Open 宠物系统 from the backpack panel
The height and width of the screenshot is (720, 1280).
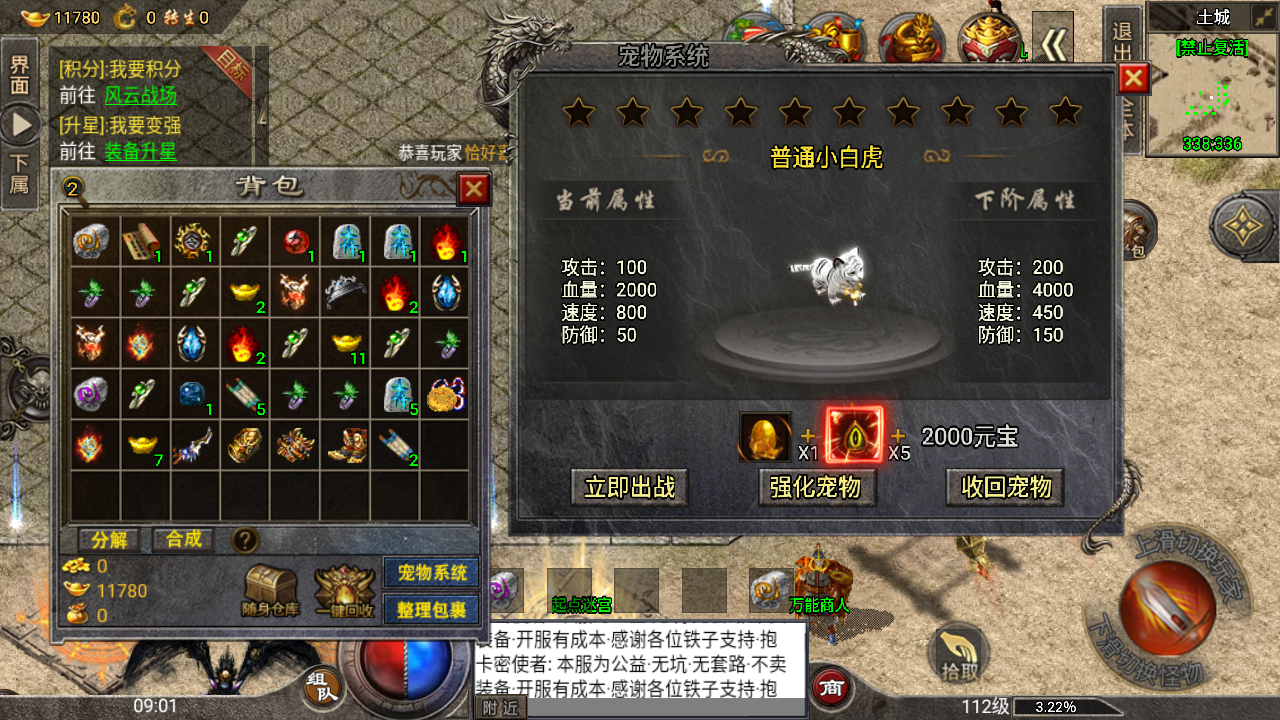(x=432, y=573)
